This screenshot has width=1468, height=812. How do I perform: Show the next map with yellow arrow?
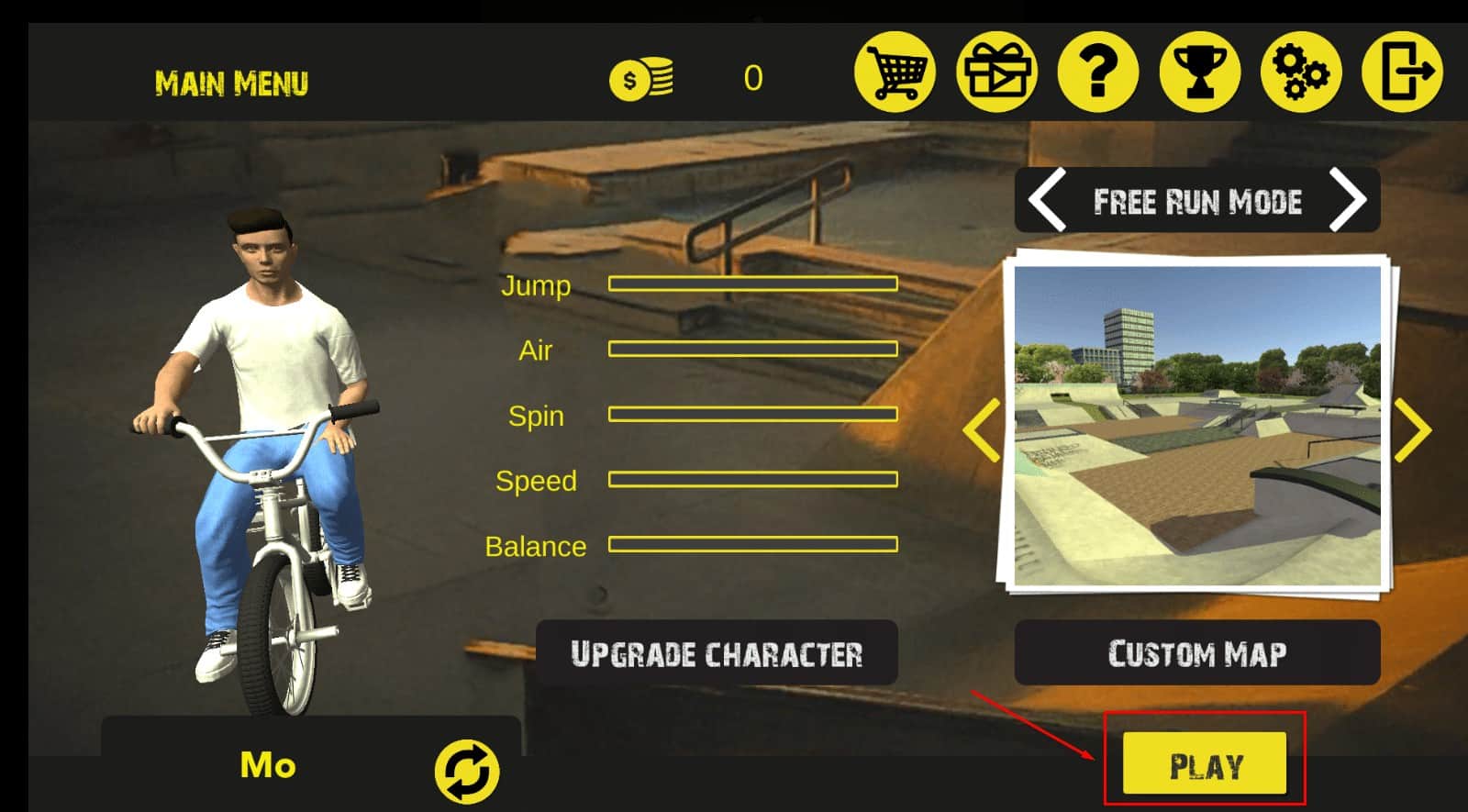(x=1413, y=429)
